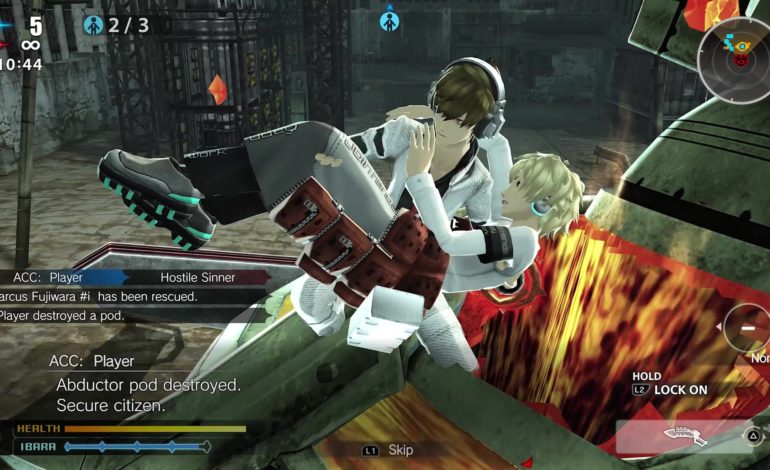Click the citizen rescue counter icon
This screenshot has height=470, width=770.
tap(94, 24)
